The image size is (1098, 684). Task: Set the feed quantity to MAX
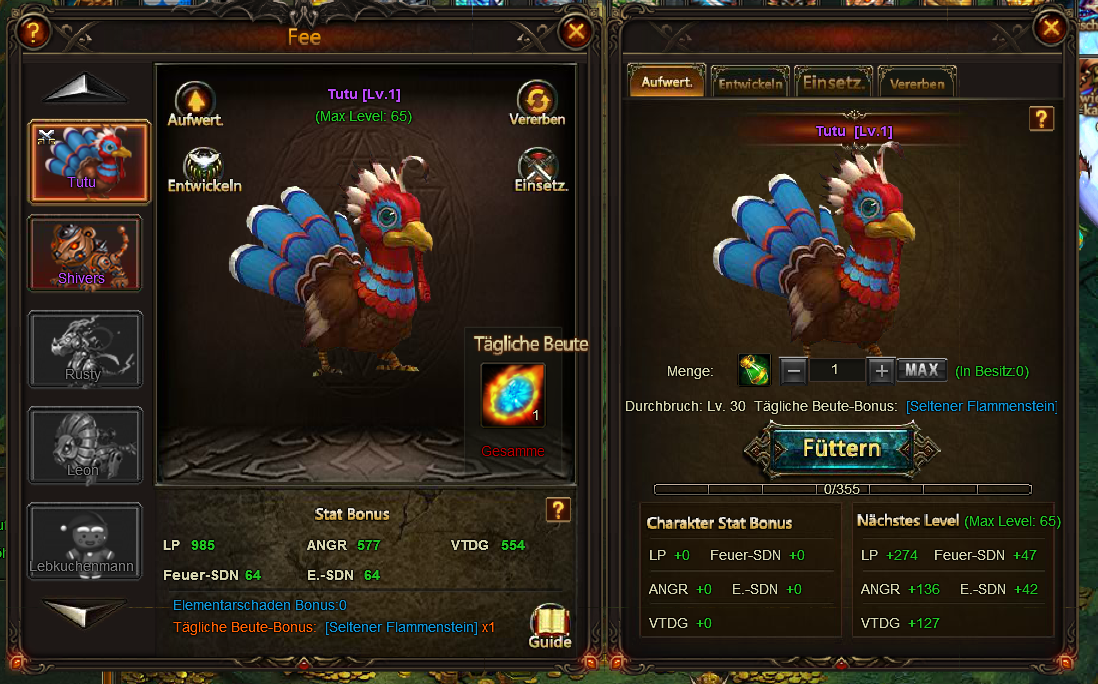921,370
